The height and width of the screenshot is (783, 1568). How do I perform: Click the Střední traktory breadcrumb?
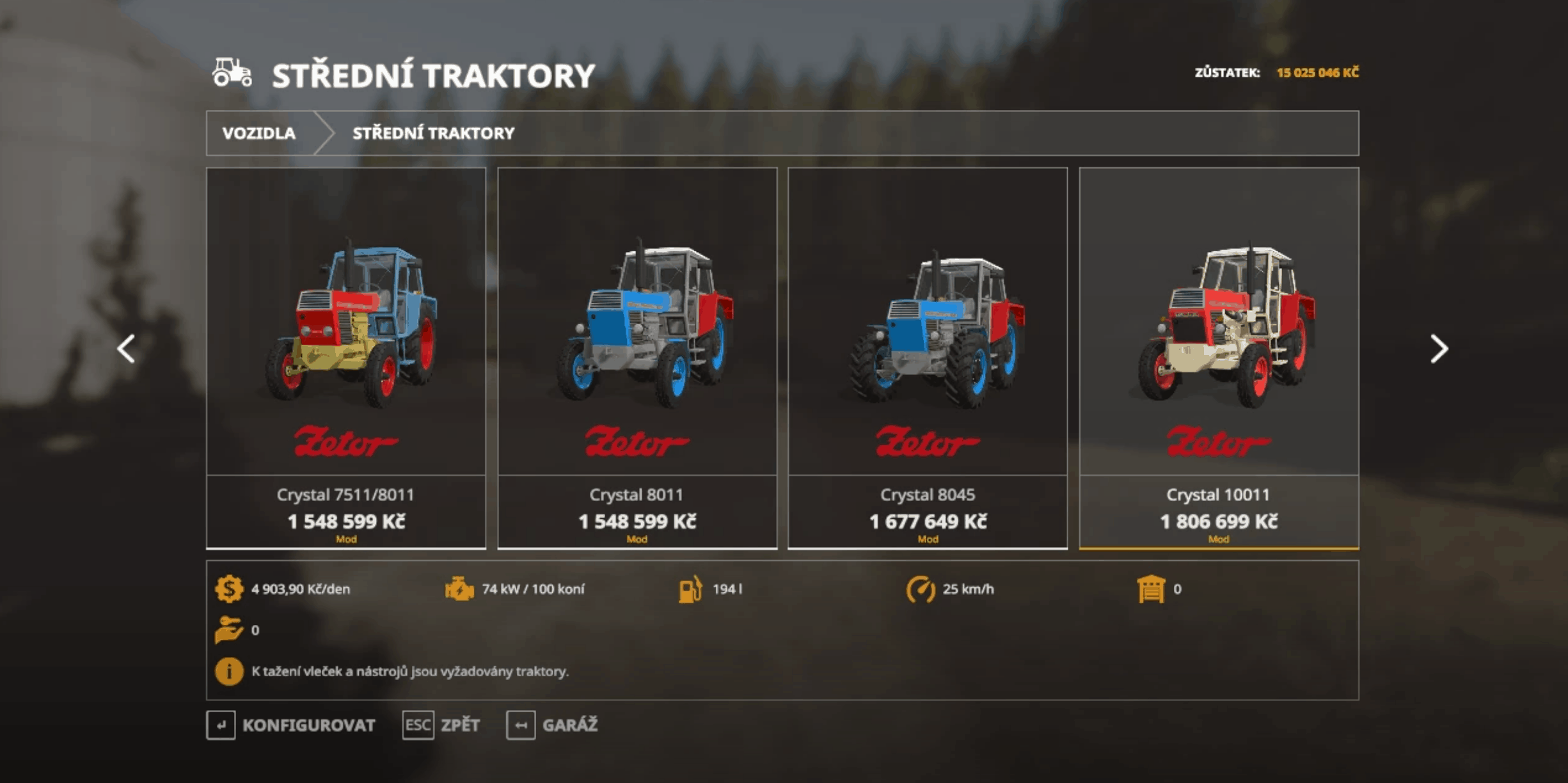pos(433,133)
